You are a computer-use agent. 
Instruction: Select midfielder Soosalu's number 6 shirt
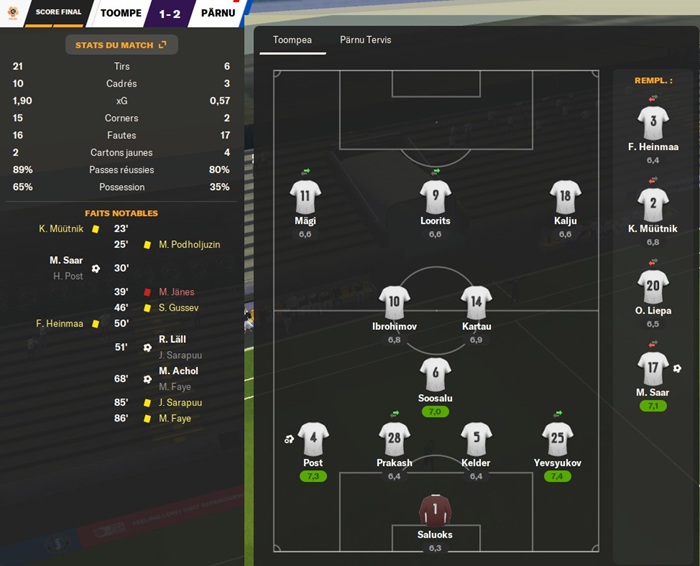click(435, 374)
